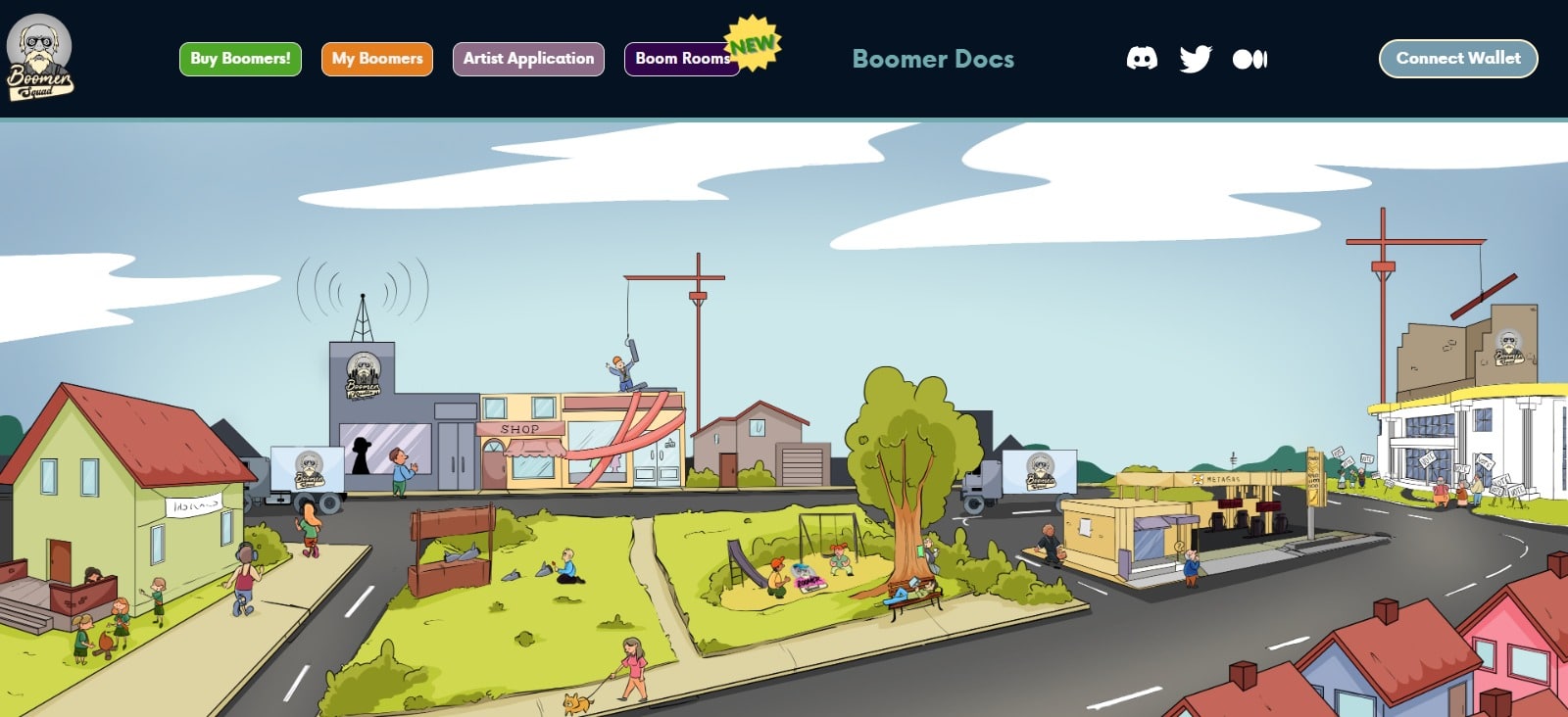
Task: Open the Buy Boomers! page
Action: click(239, 58)
